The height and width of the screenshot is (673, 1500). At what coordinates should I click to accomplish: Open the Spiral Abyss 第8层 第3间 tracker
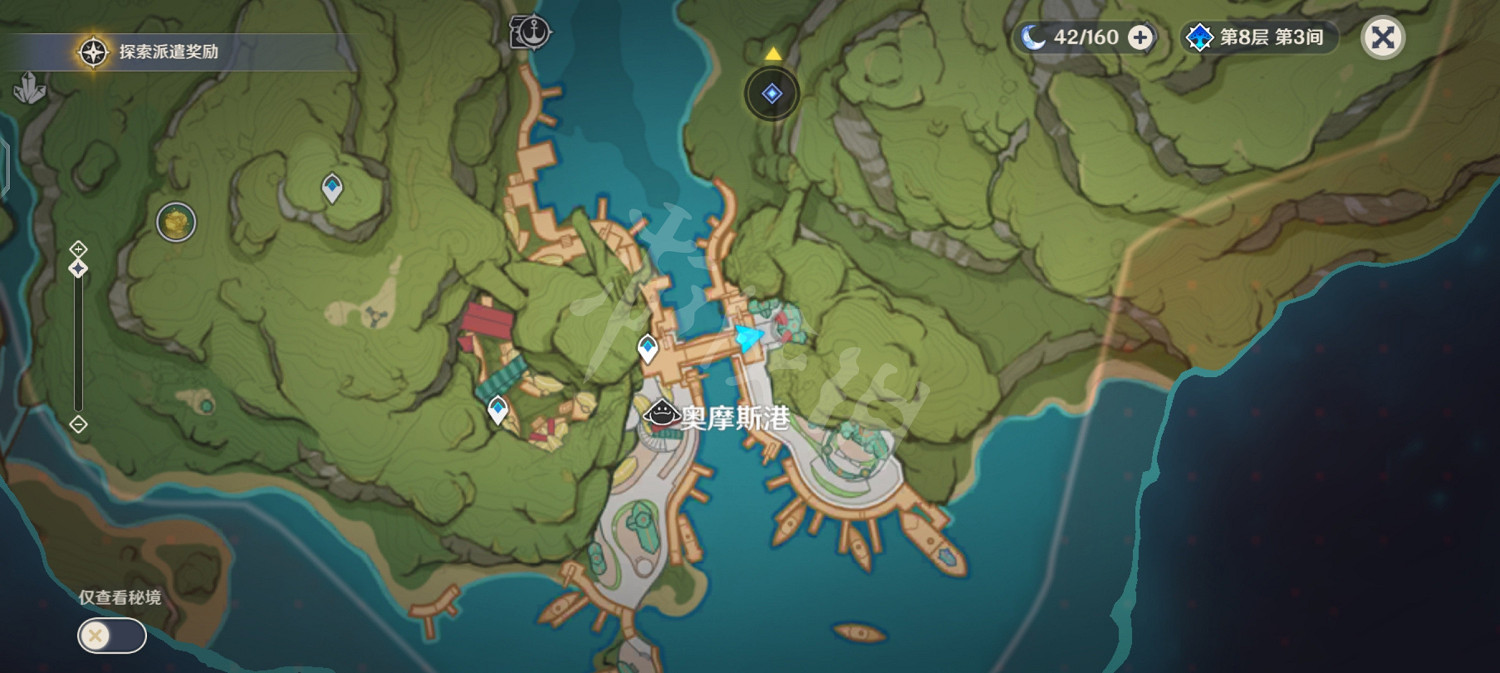(1258, 38)
